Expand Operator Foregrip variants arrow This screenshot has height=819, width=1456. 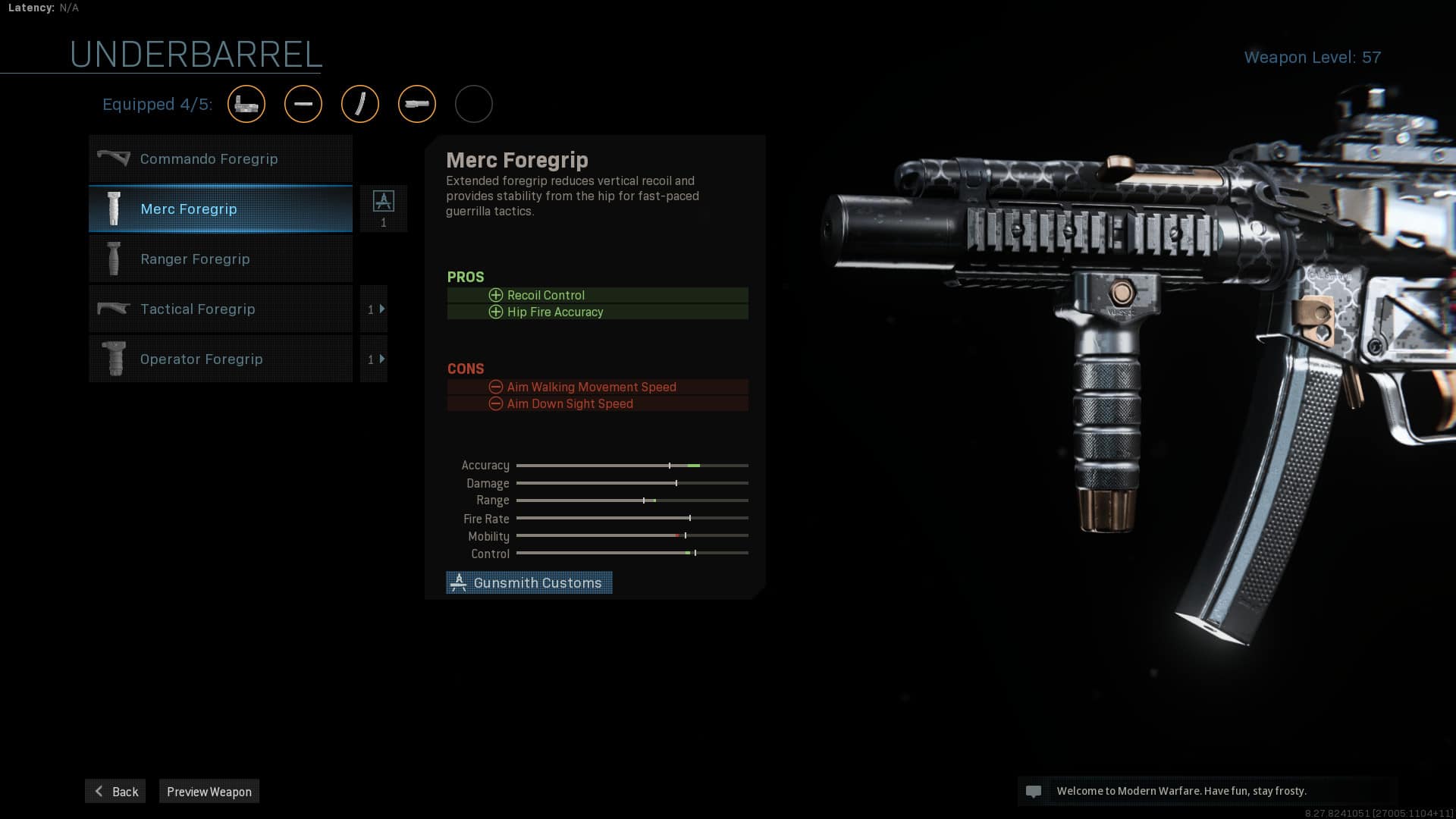375,359
